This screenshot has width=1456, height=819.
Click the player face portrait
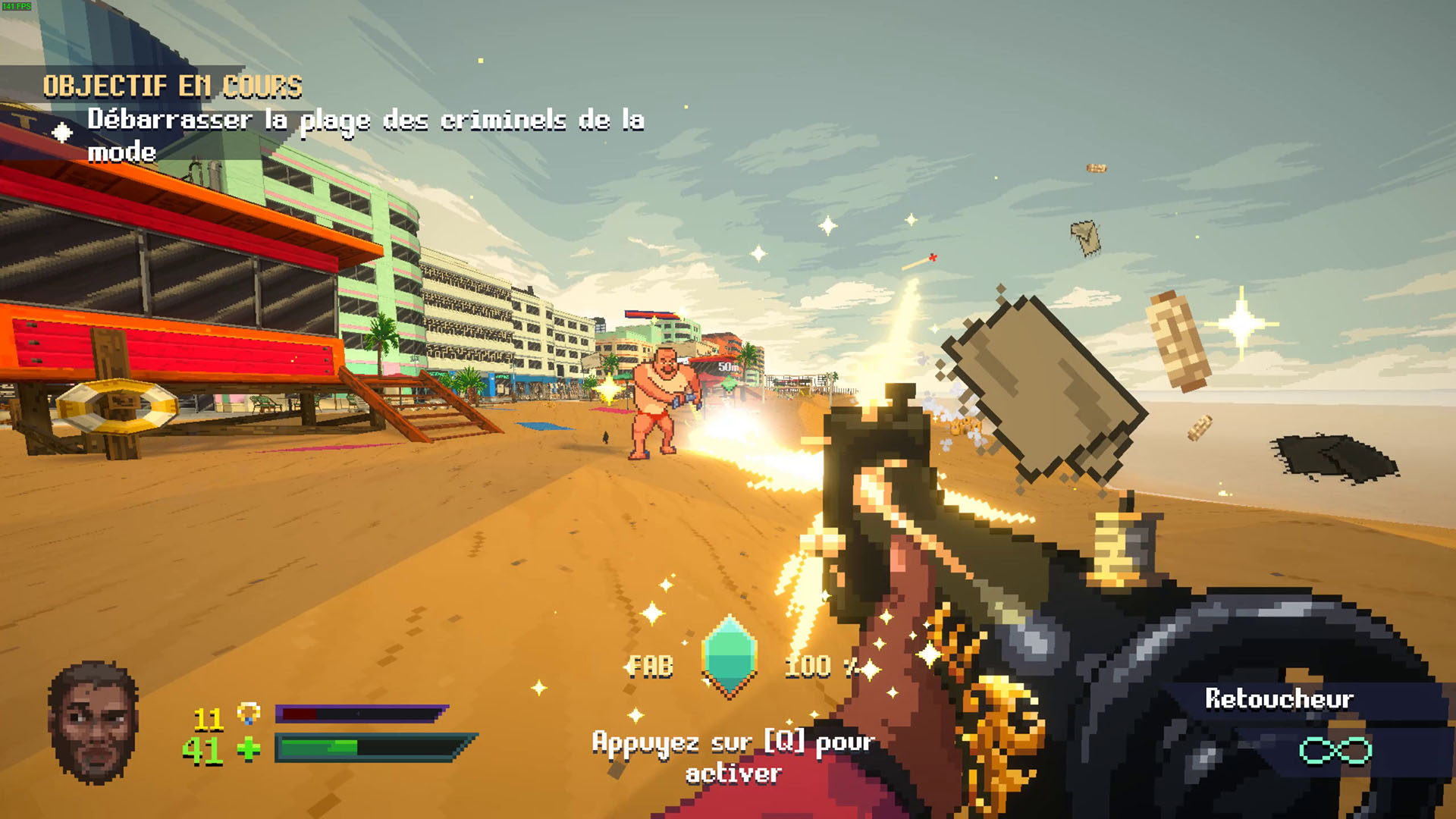[93, 722]
